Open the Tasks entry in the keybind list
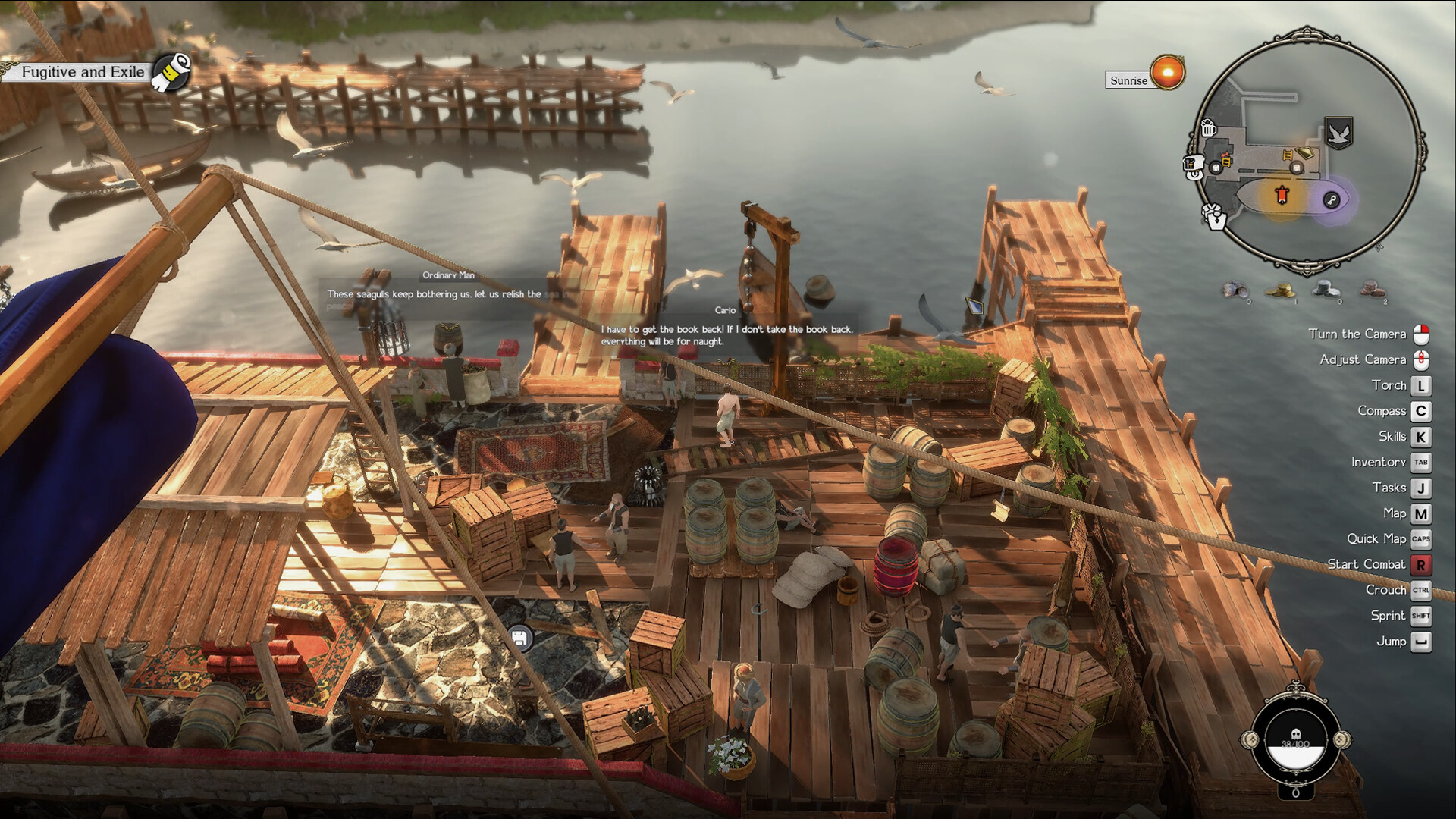 click(x=1421, y=488)
